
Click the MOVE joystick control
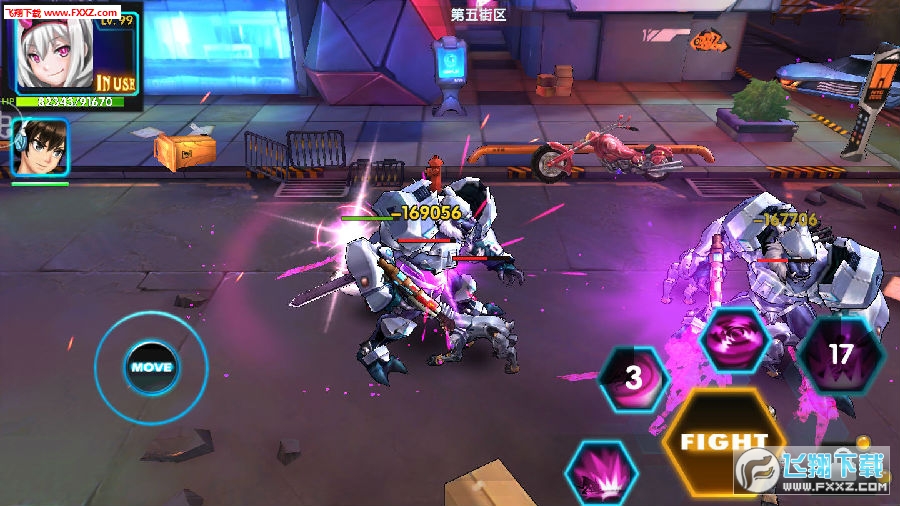pyautogui.click(x=151, y=367)
